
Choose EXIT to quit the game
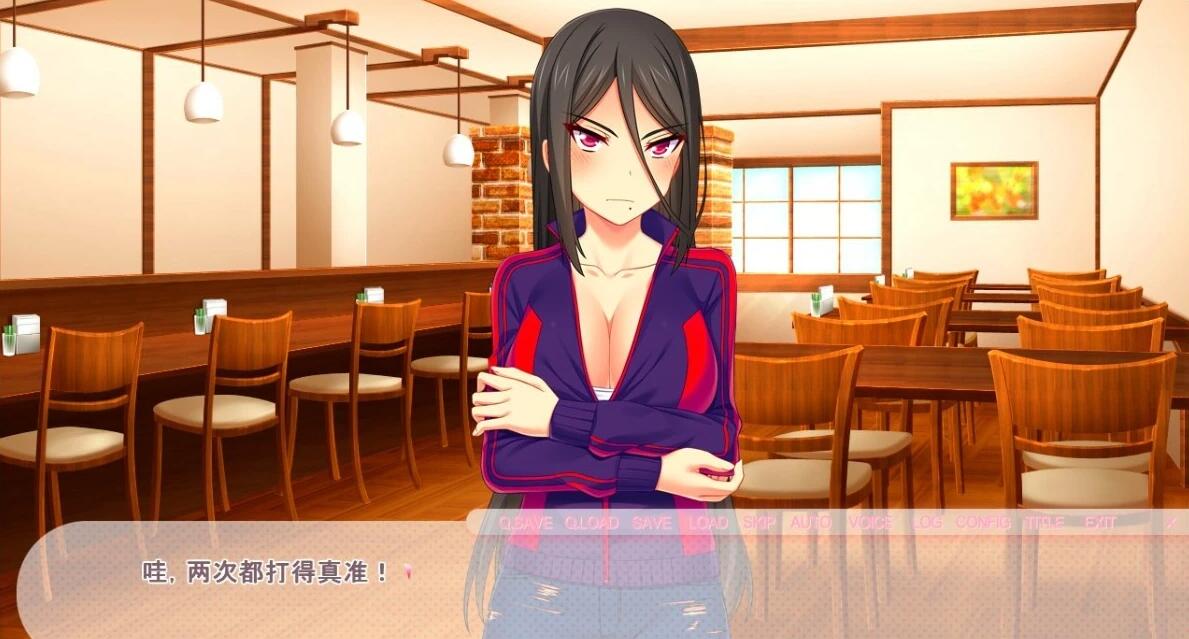[1099, 522]
